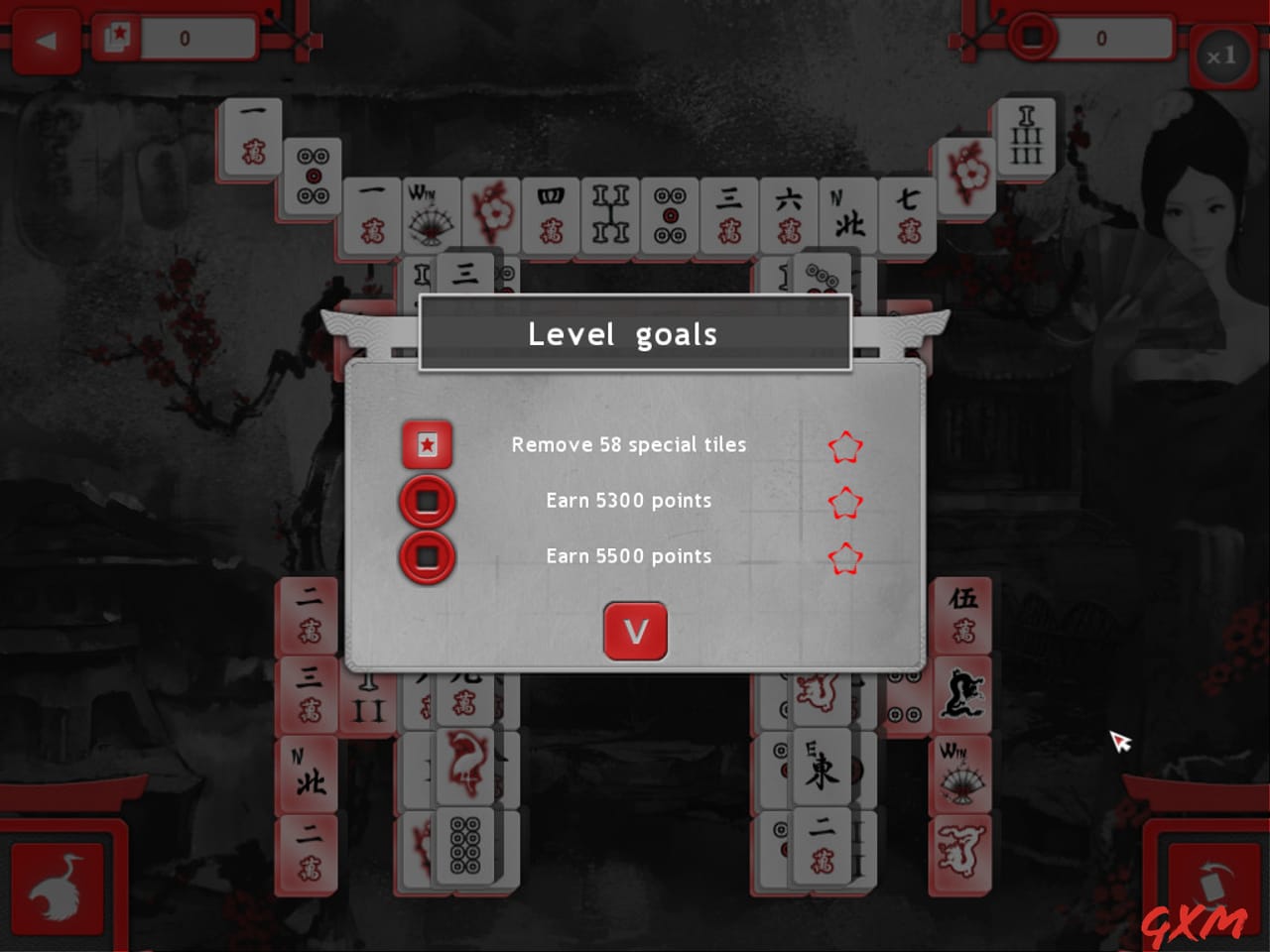Select the red circle icon next to Earn 5300 points

(x=427, y=501)
